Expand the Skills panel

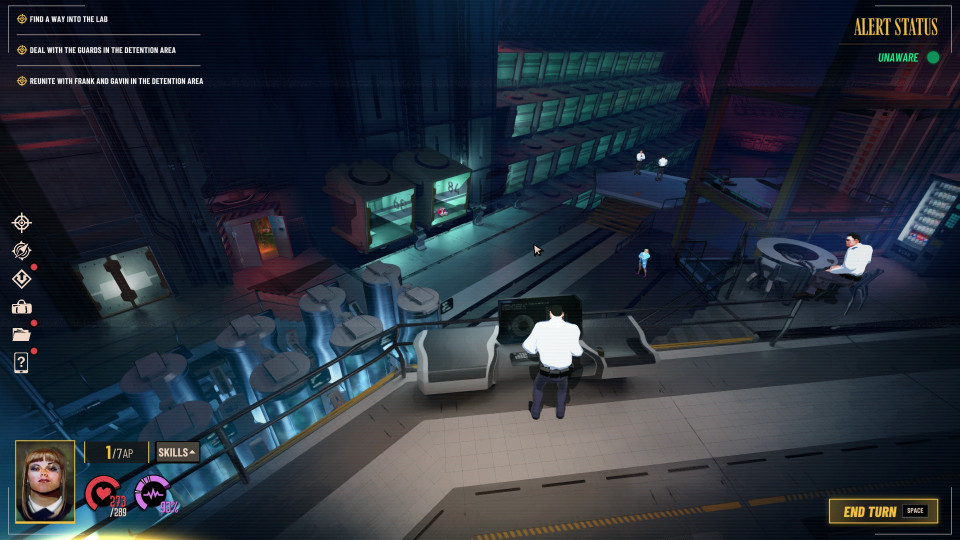pos(178,452)
